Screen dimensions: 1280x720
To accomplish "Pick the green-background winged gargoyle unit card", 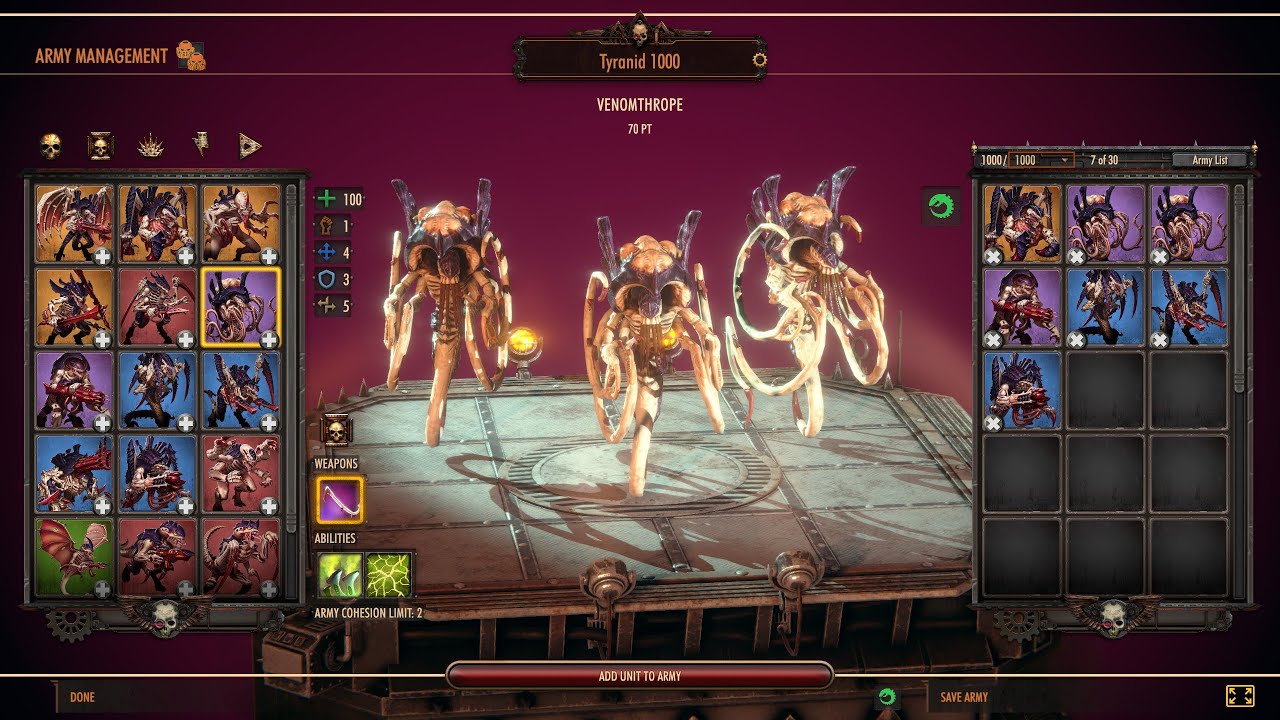I will 74,556.
